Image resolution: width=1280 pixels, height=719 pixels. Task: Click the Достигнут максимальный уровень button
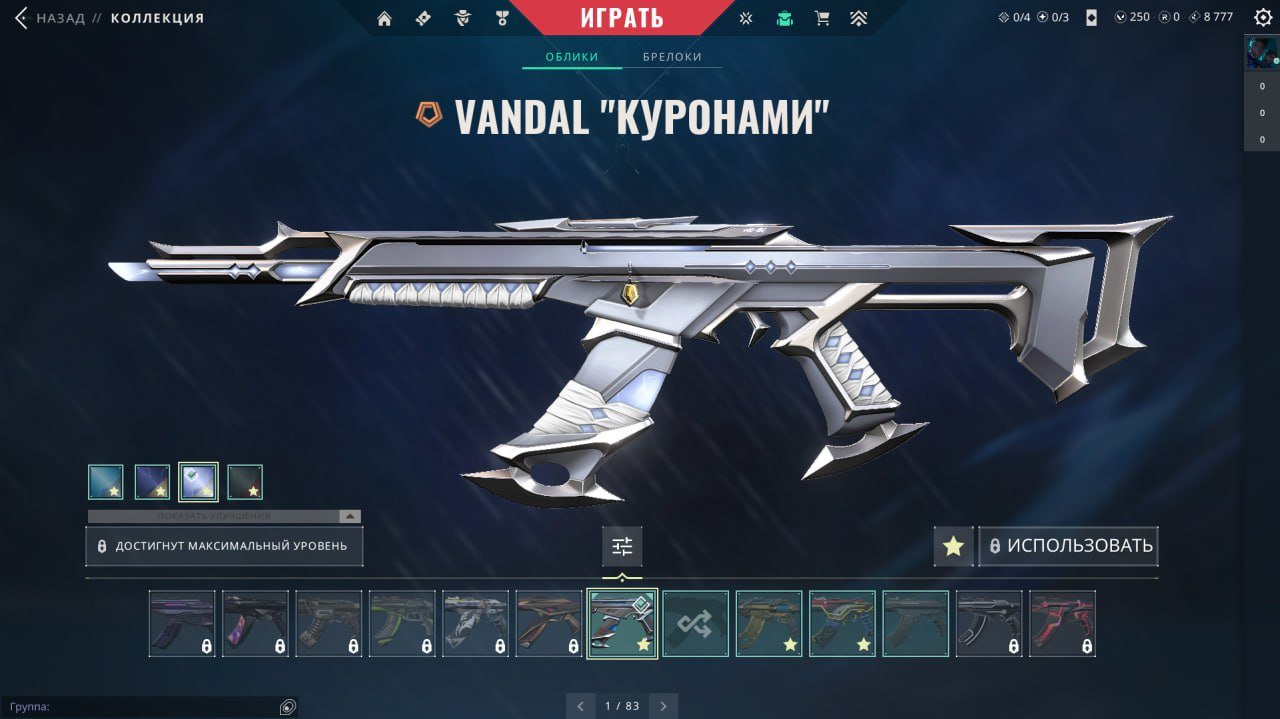pos(224,547)
